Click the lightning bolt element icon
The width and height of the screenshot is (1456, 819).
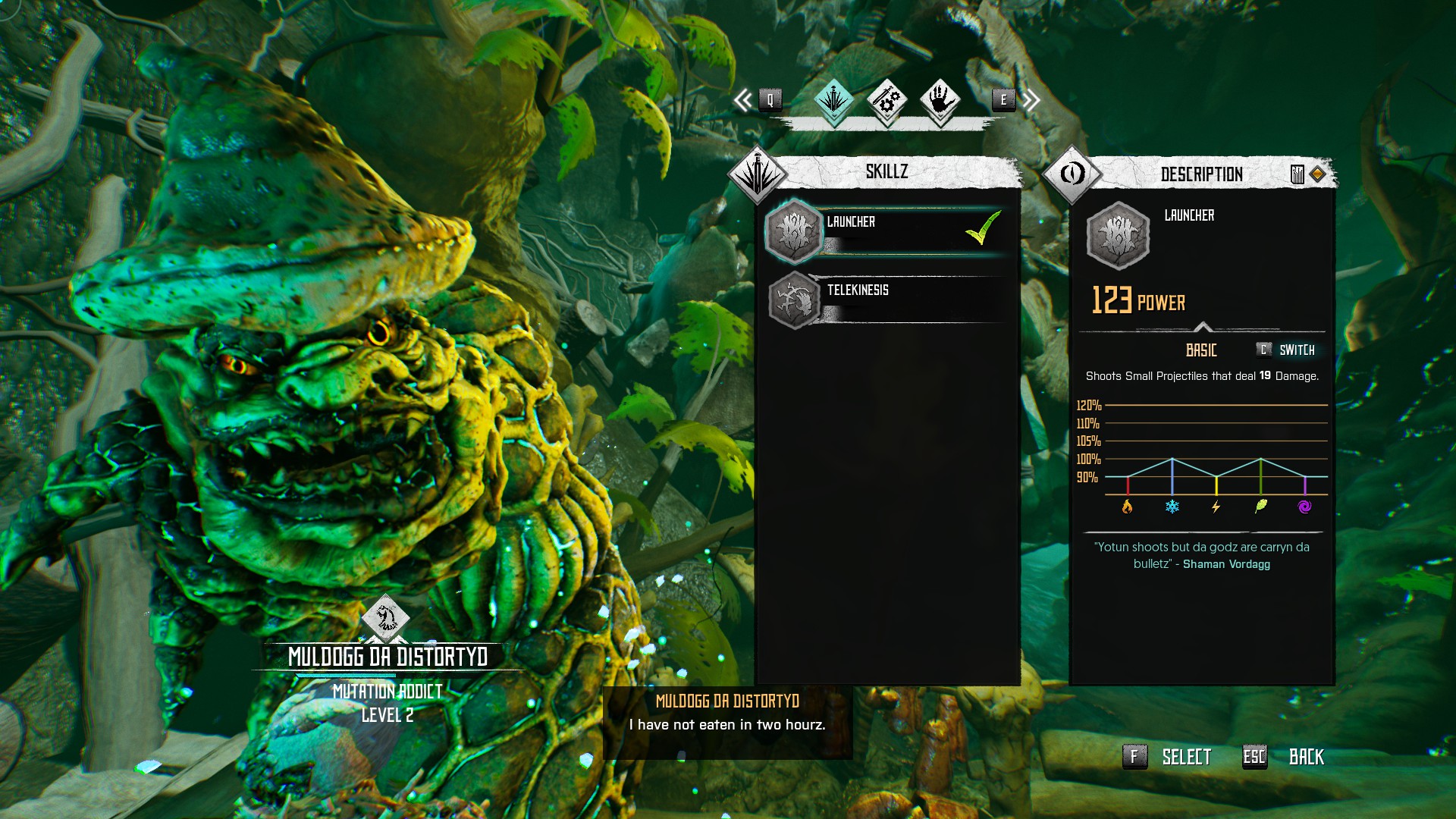1216,507
